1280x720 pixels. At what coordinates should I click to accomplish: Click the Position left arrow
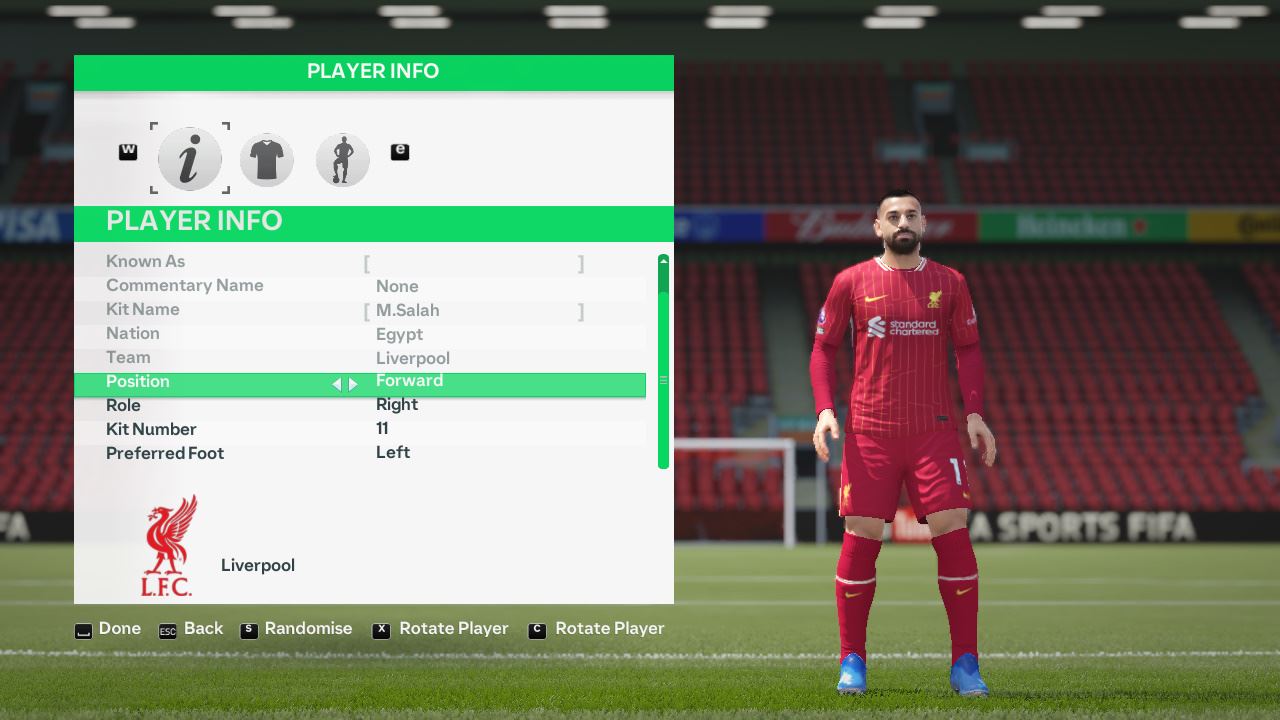click(337, 384)
